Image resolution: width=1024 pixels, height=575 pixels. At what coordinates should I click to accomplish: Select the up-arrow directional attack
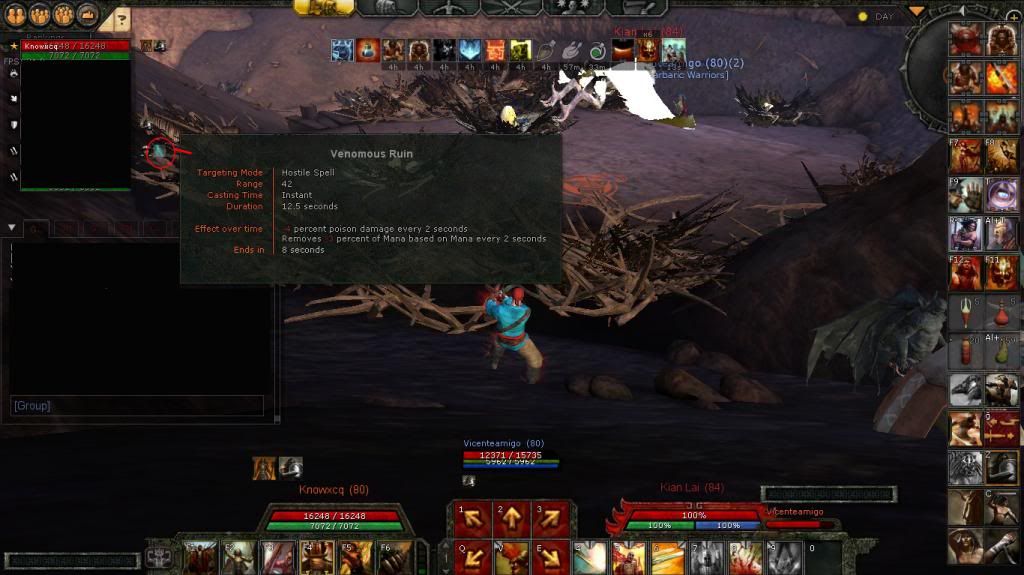coord(510,518)
